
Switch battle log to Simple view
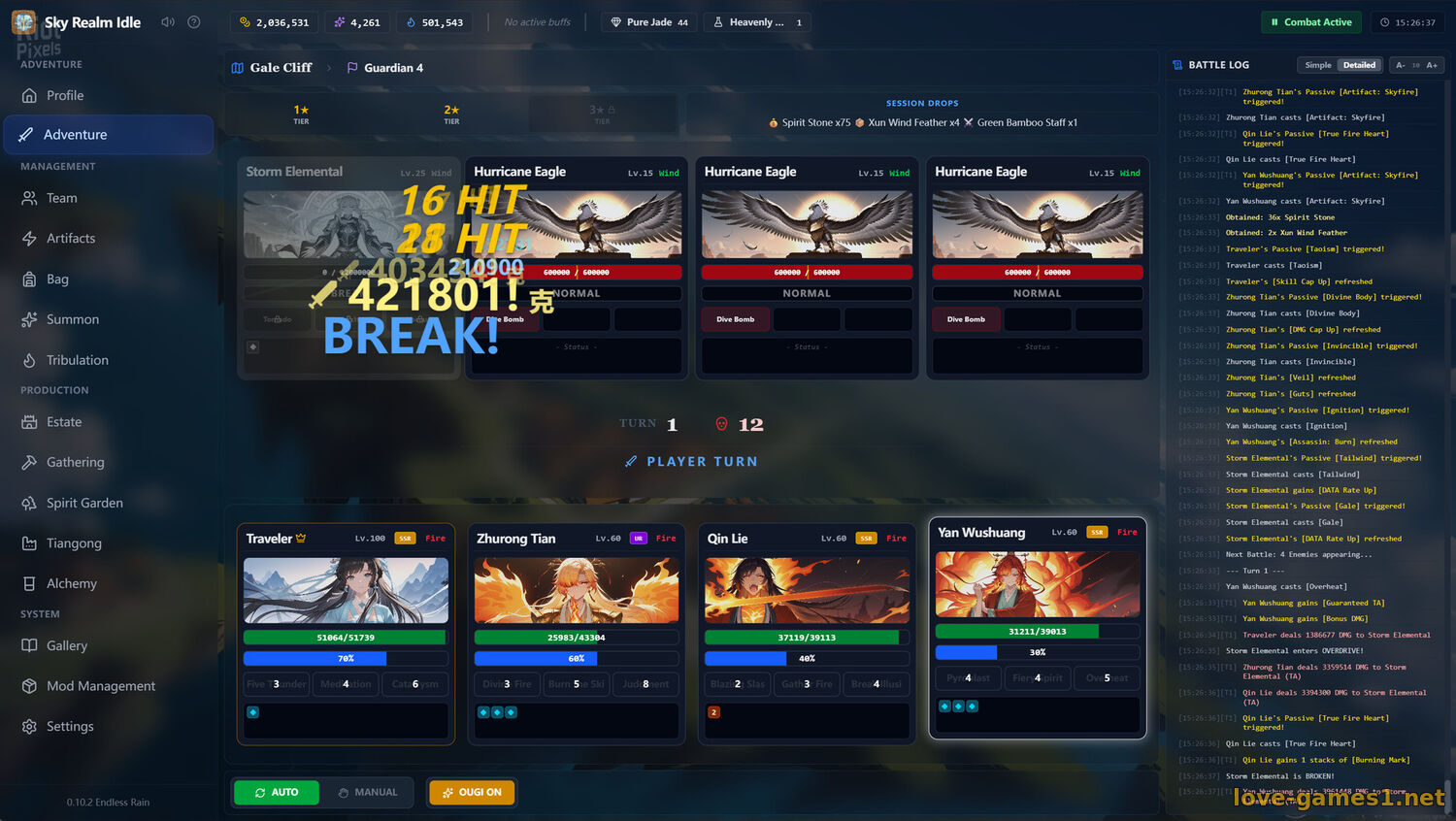tap(1318, 65)
